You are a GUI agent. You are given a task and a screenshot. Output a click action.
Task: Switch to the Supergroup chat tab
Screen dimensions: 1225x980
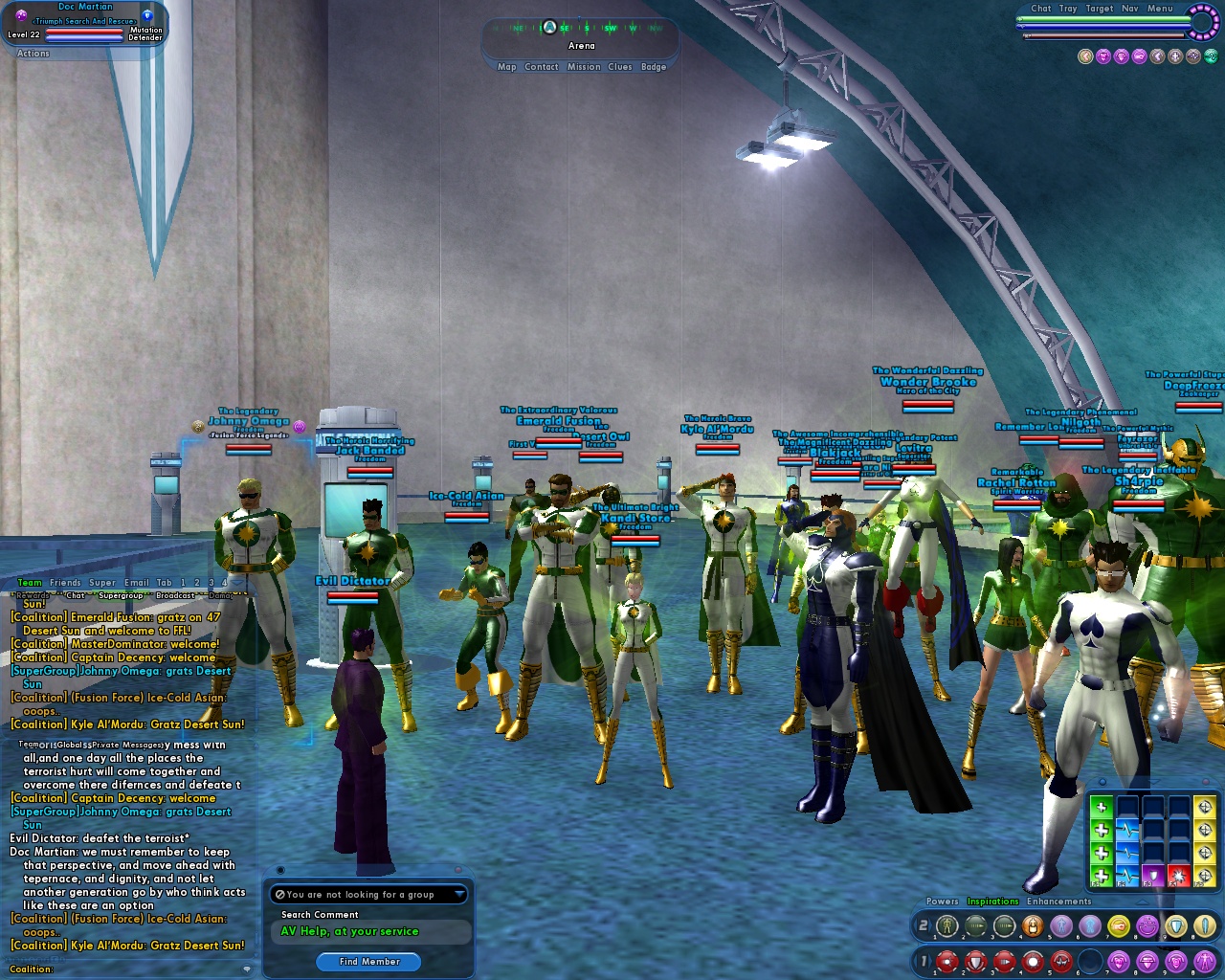[122, 595]
